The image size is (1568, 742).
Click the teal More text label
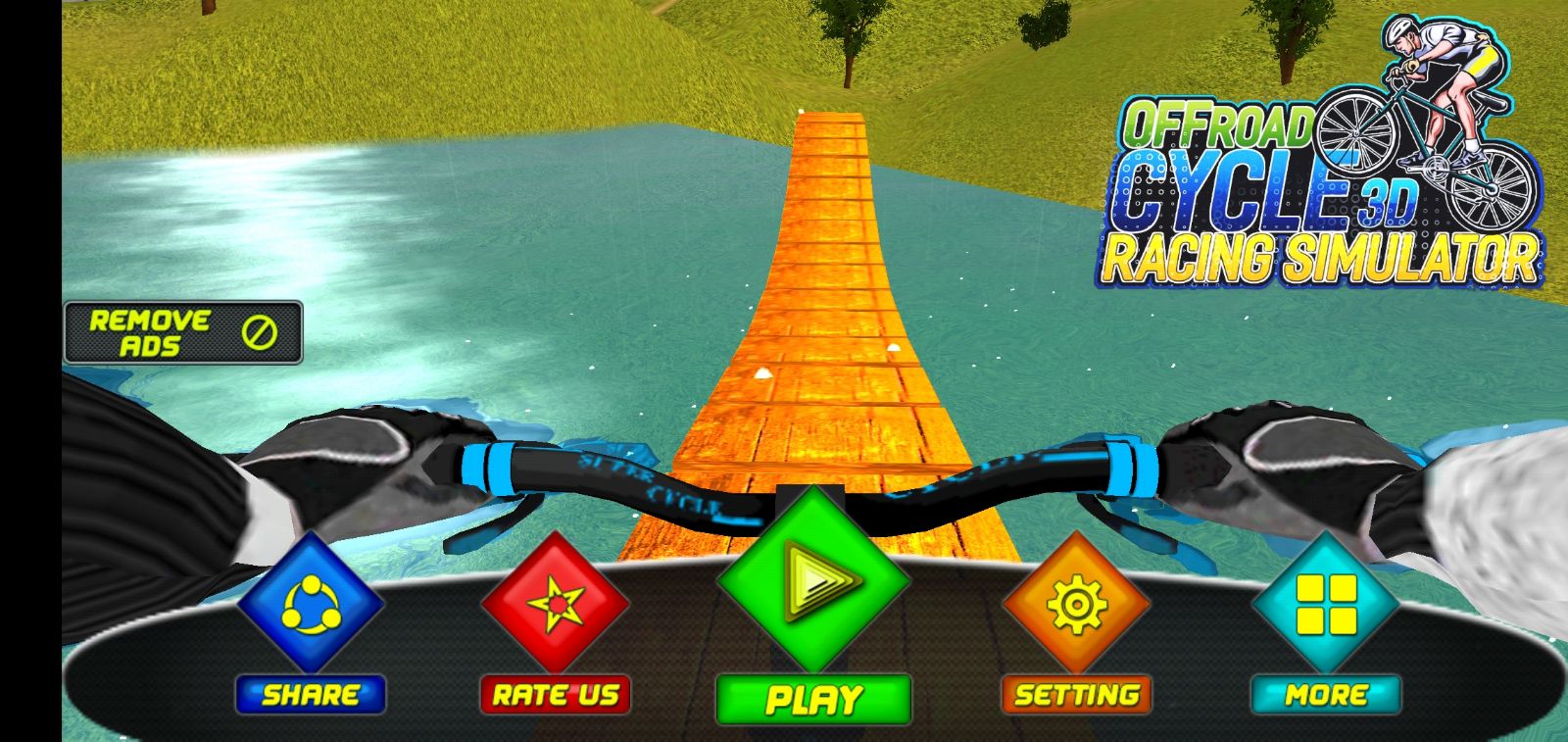click(x=1326, y=695)
